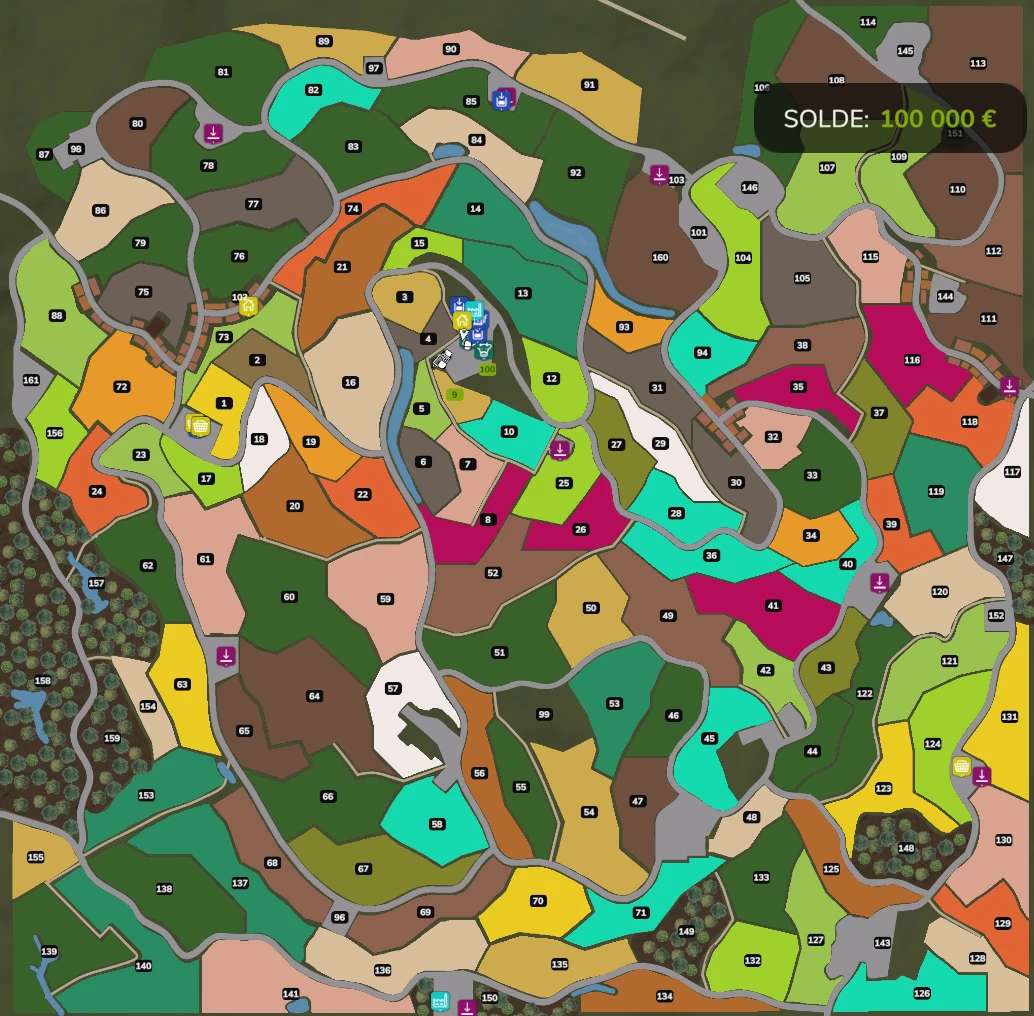This screenshot has height=1016, width=1034.
Task: Click the purple sell point marker near plot 78
Action: [213, 133]
